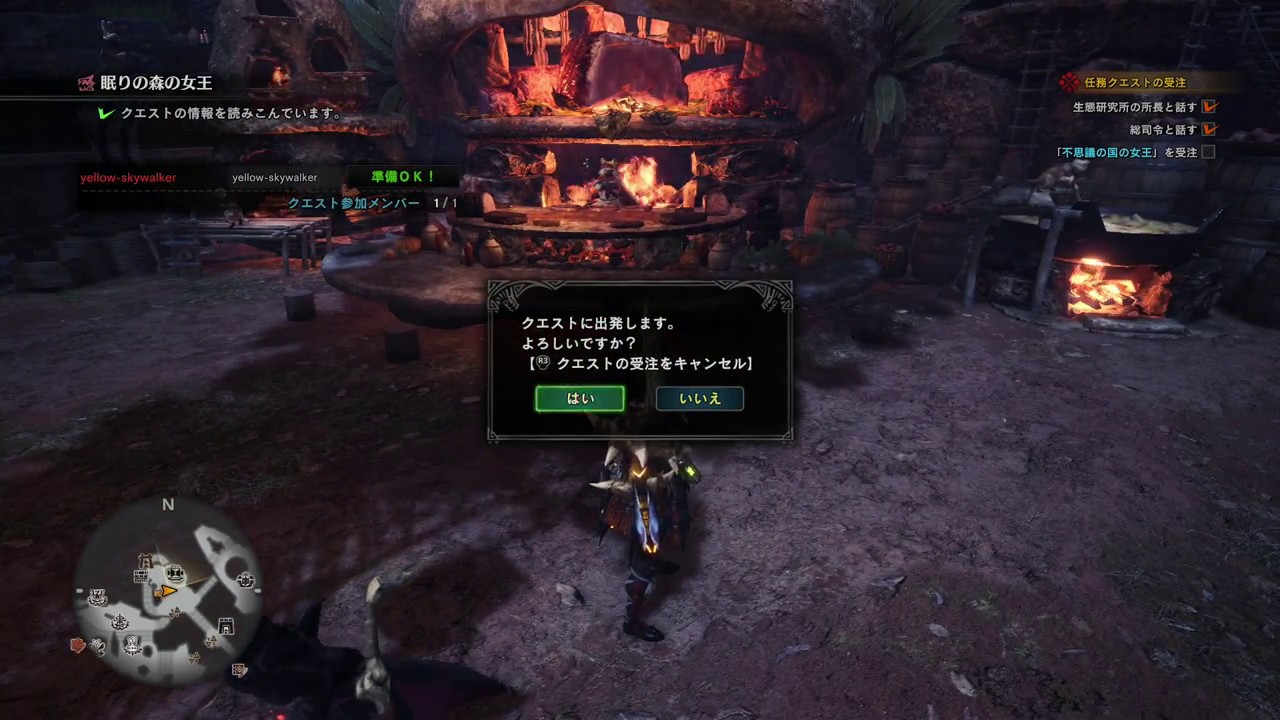Check the empty box for 「不思議の国の女王」を受注
Screen dimensions: 1280x720
[1209, 152]
